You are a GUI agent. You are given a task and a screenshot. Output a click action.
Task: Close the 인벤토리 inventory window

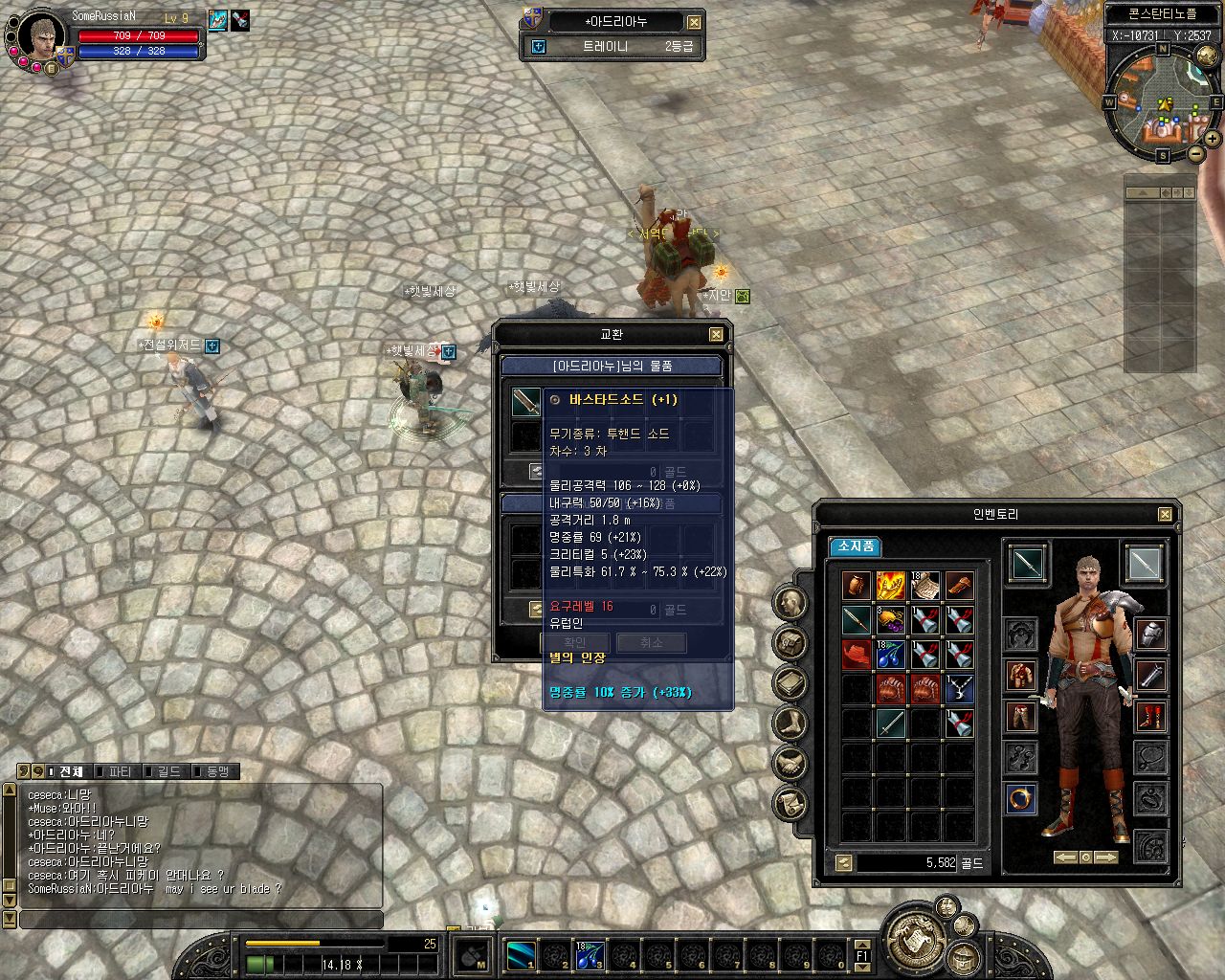tap(1165, 515)
